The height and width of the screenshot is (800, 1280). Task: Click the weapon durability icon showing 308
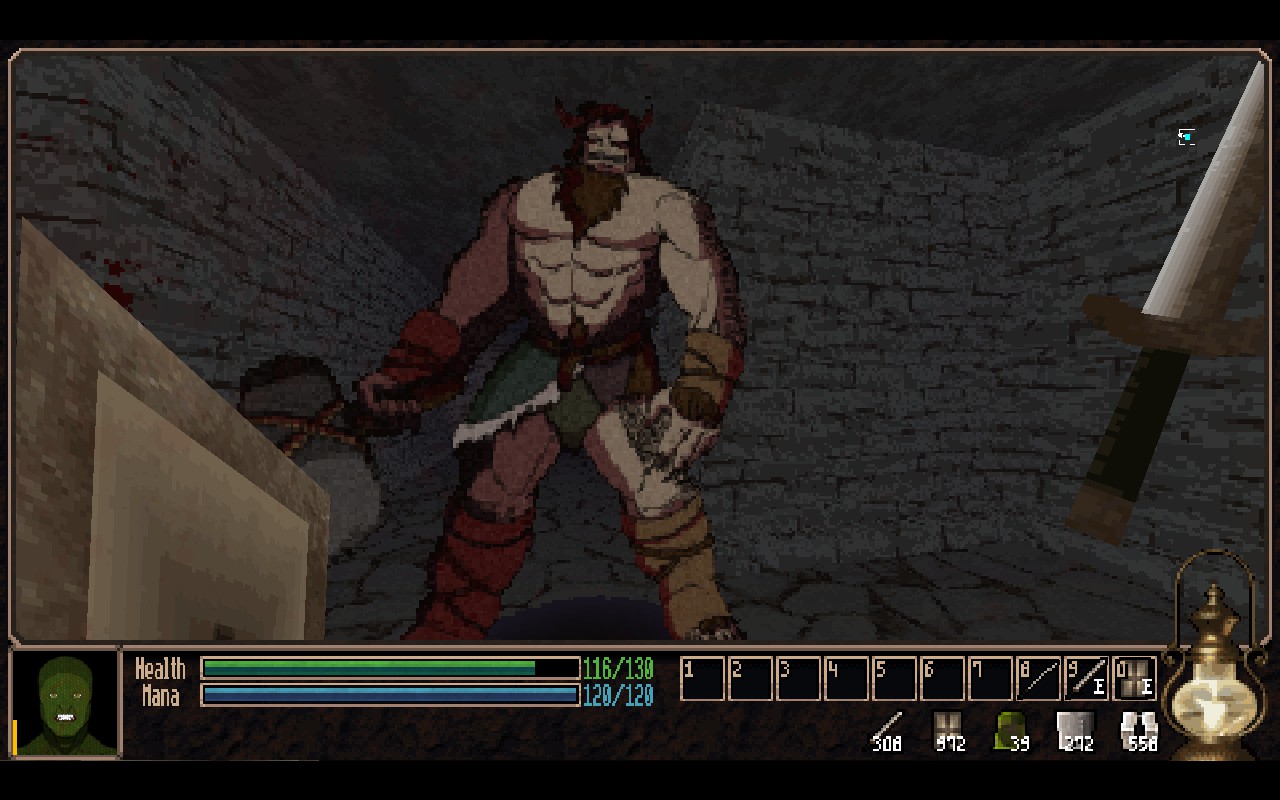886,730
